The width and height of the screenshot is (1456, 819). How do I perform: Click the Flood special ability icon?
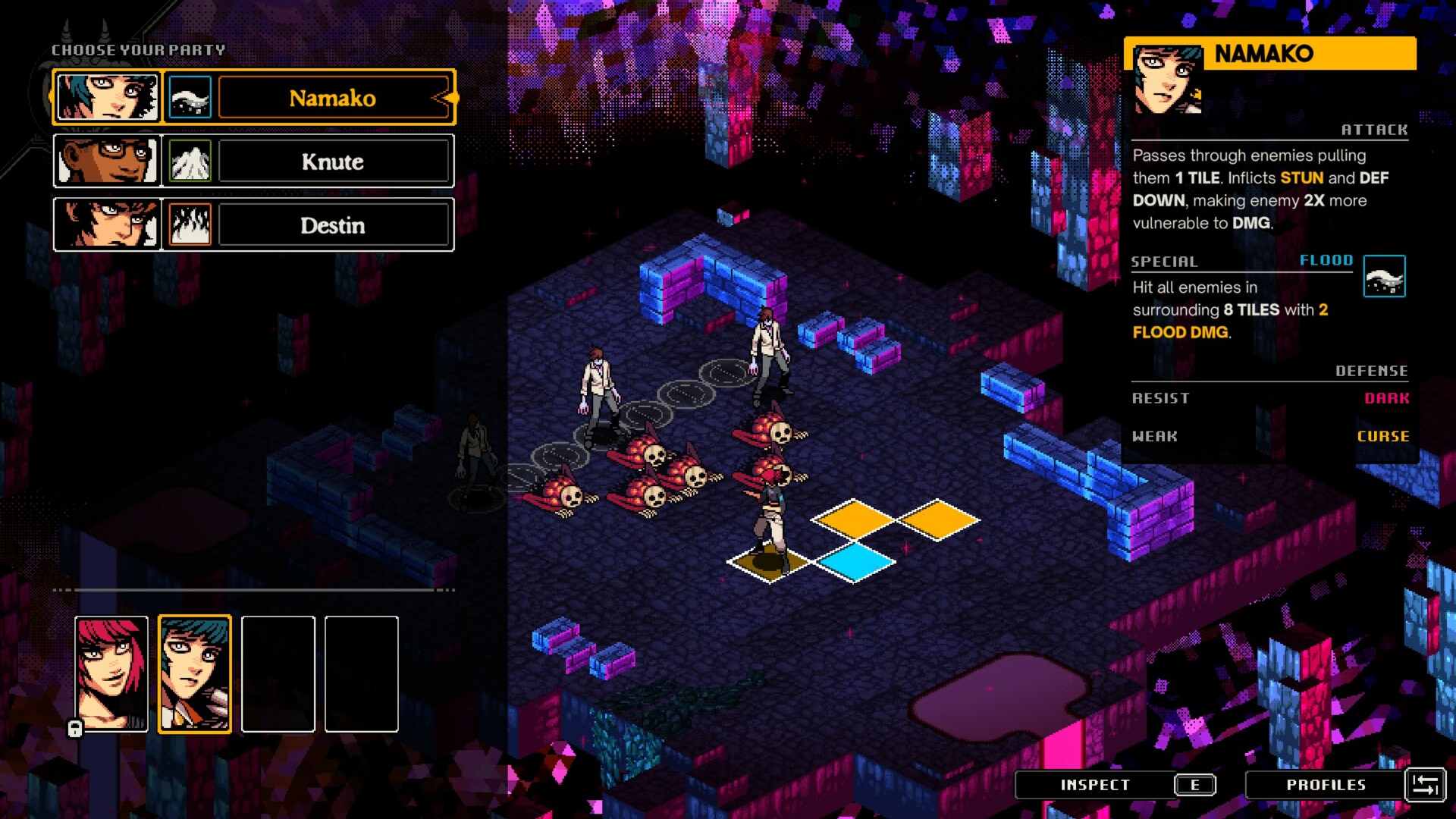[x=1384, y=277]
